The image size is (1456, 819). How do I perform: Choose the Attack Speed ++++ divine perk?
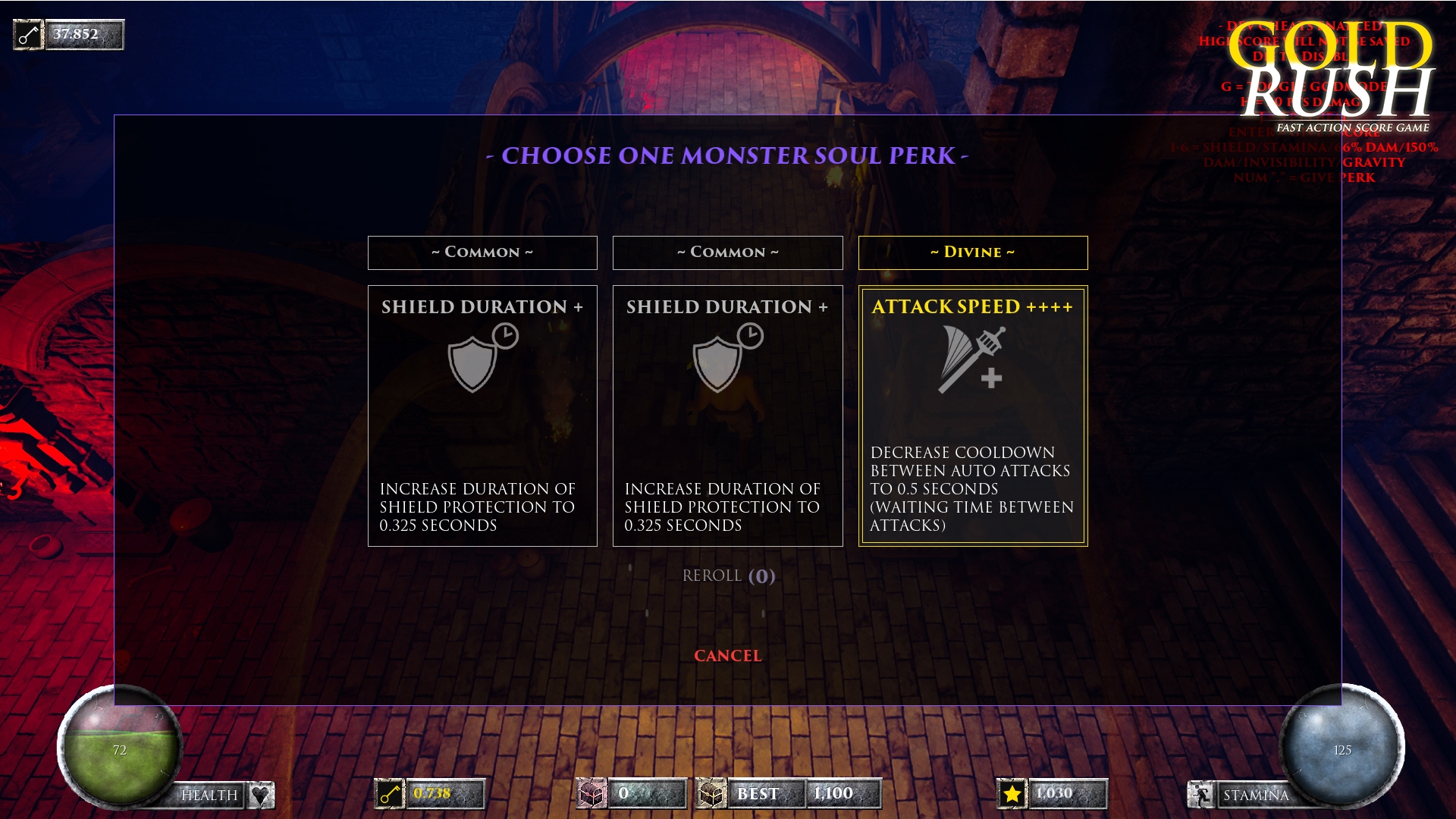[972, 416]
